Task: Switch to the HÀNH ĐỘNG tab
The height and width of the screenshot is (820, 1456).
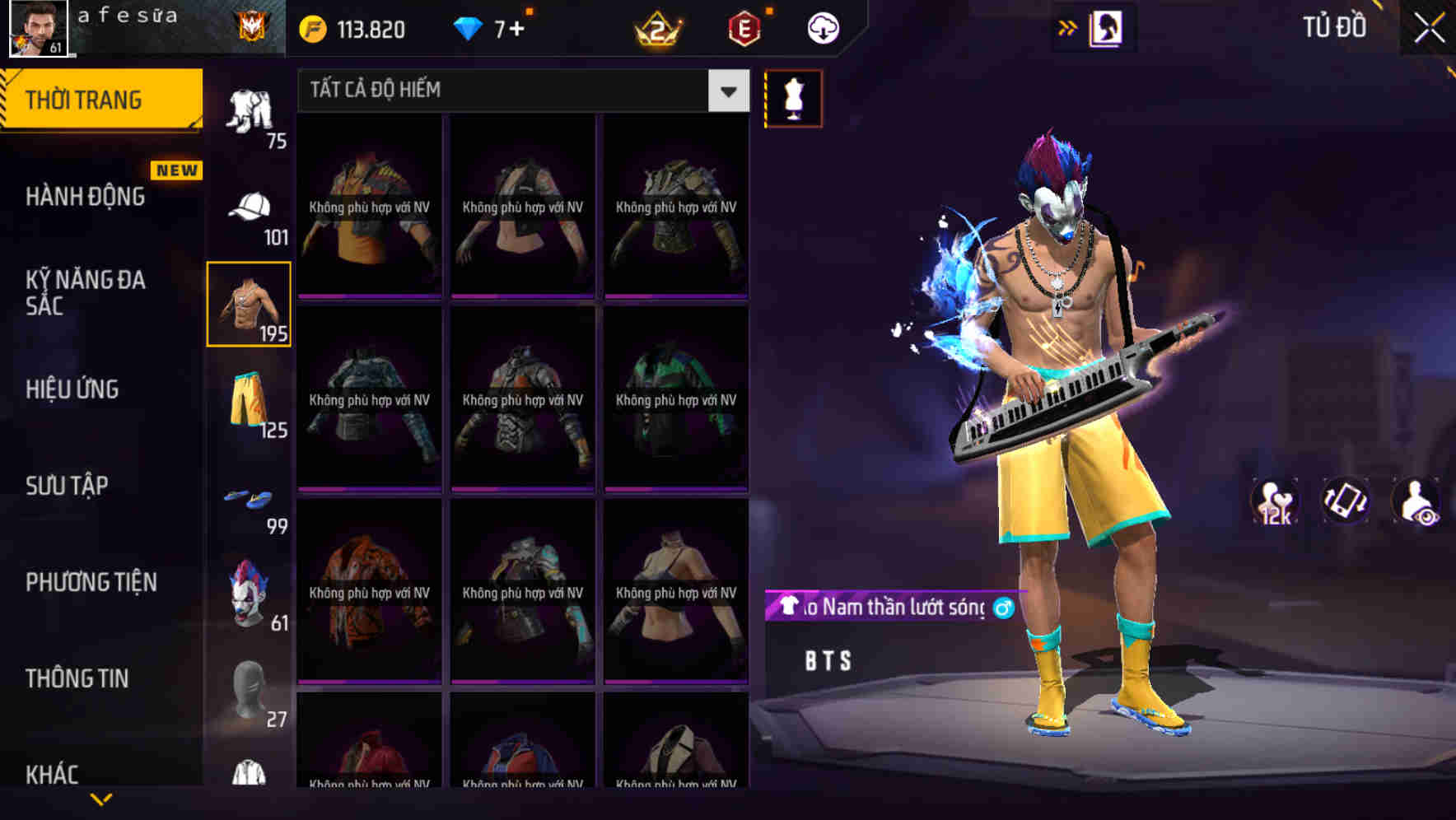Action: 86,196
